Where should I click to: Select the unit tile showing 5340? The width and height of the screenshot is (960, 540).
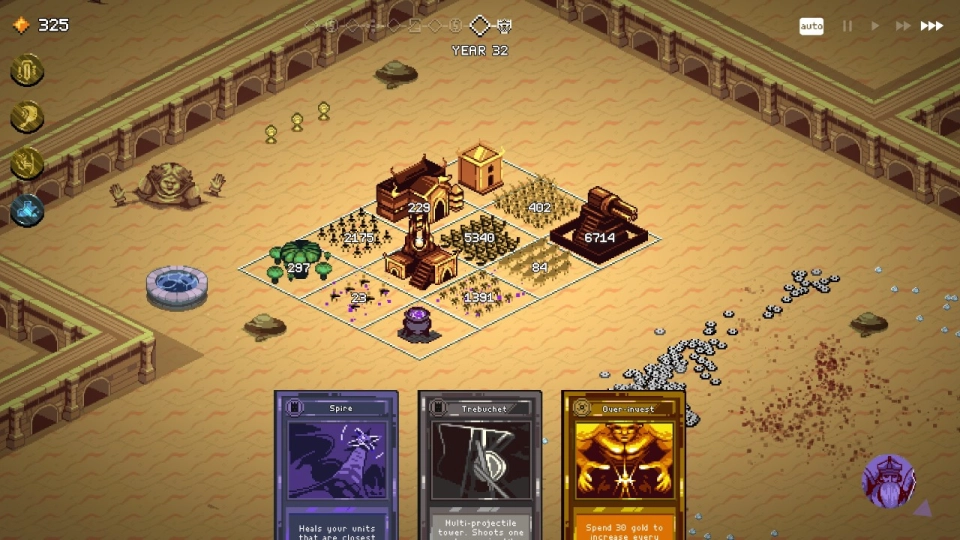point(480,238)
